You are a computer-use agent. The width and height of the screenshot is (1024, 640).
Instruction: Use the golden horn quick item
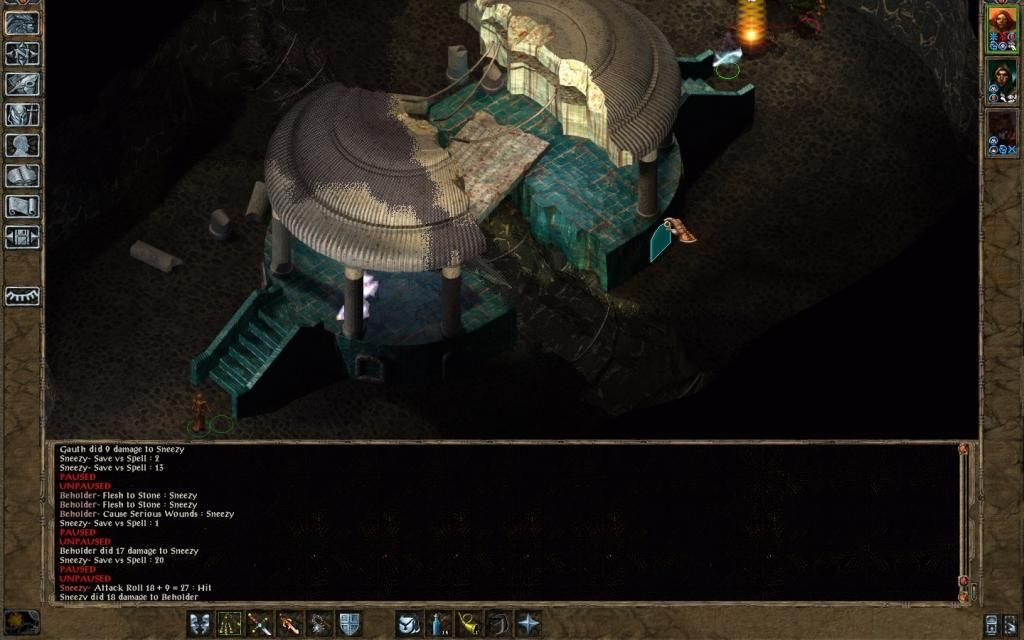click(x=468, y=624)
